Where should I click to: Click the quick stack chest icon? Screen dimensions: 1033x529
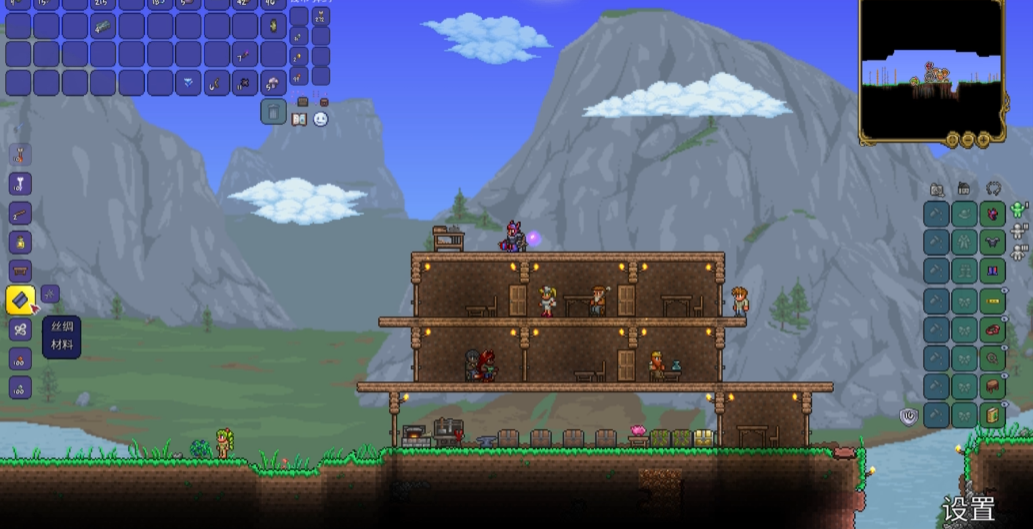(302, 101)
